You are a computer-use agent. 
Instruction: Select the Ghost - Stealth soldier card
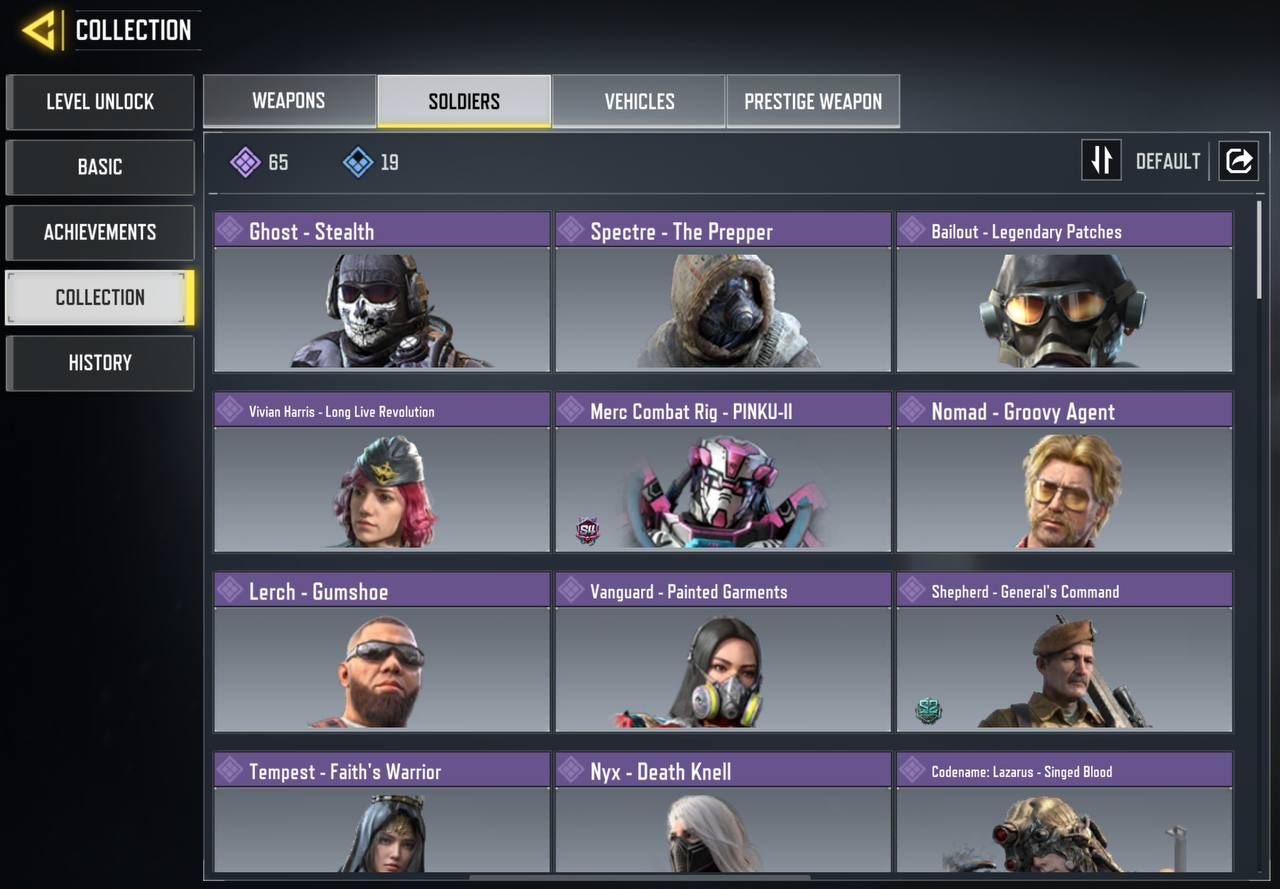[382, 292]
